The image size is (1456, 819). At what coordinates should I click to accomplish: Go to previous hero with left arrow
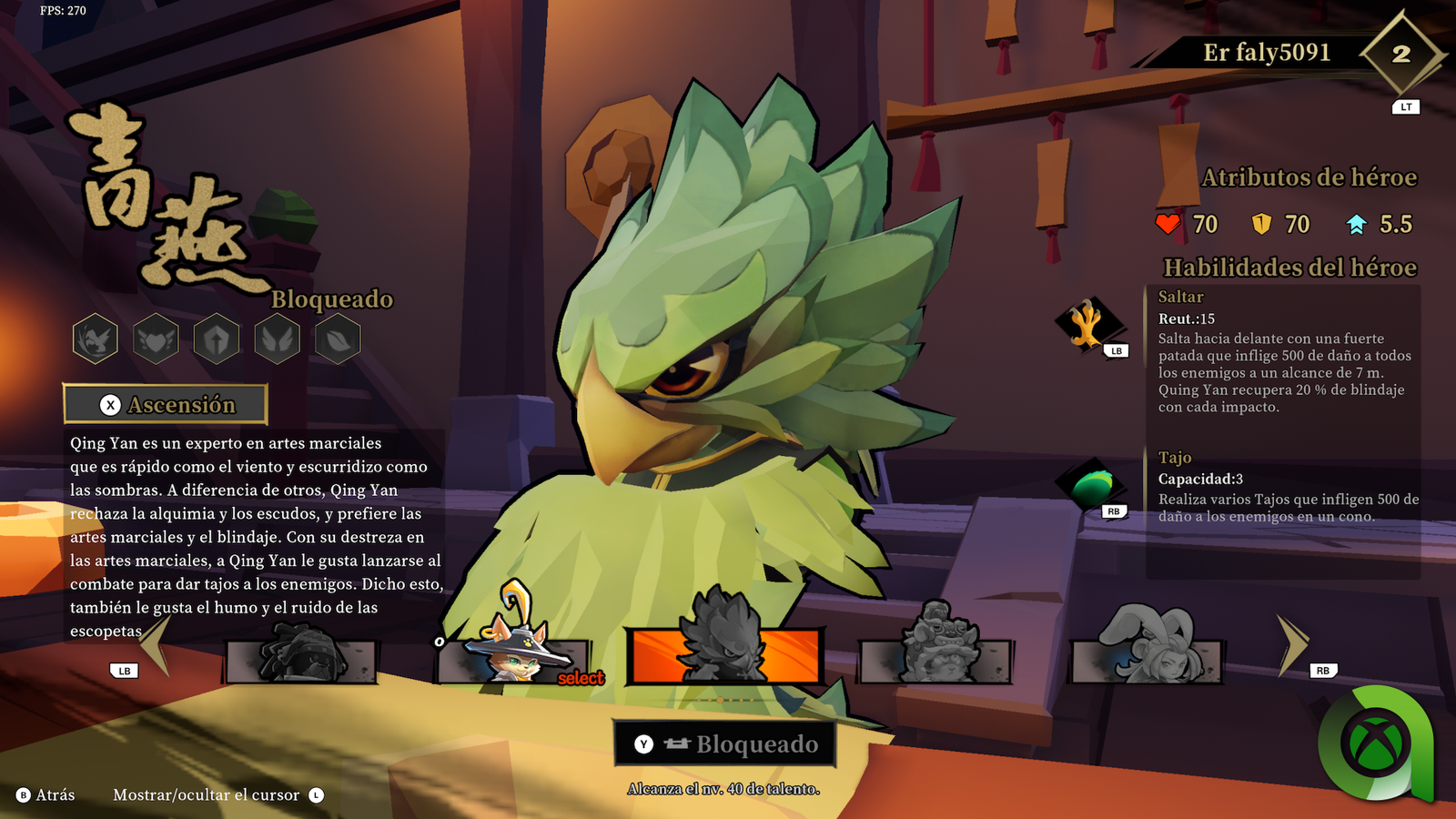pos(155,646)
